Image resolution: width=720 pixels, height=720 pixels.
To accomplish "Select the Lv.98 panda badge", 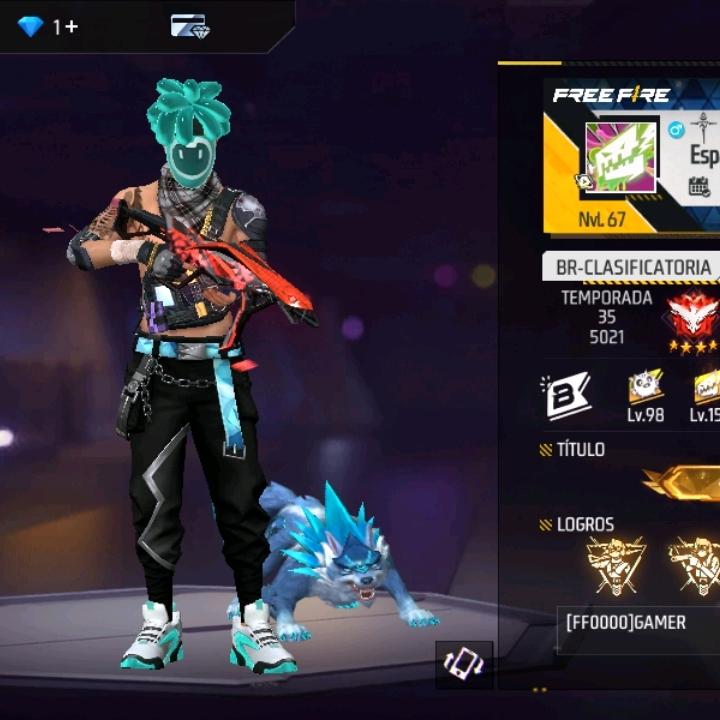I will (x=646, y=393).
